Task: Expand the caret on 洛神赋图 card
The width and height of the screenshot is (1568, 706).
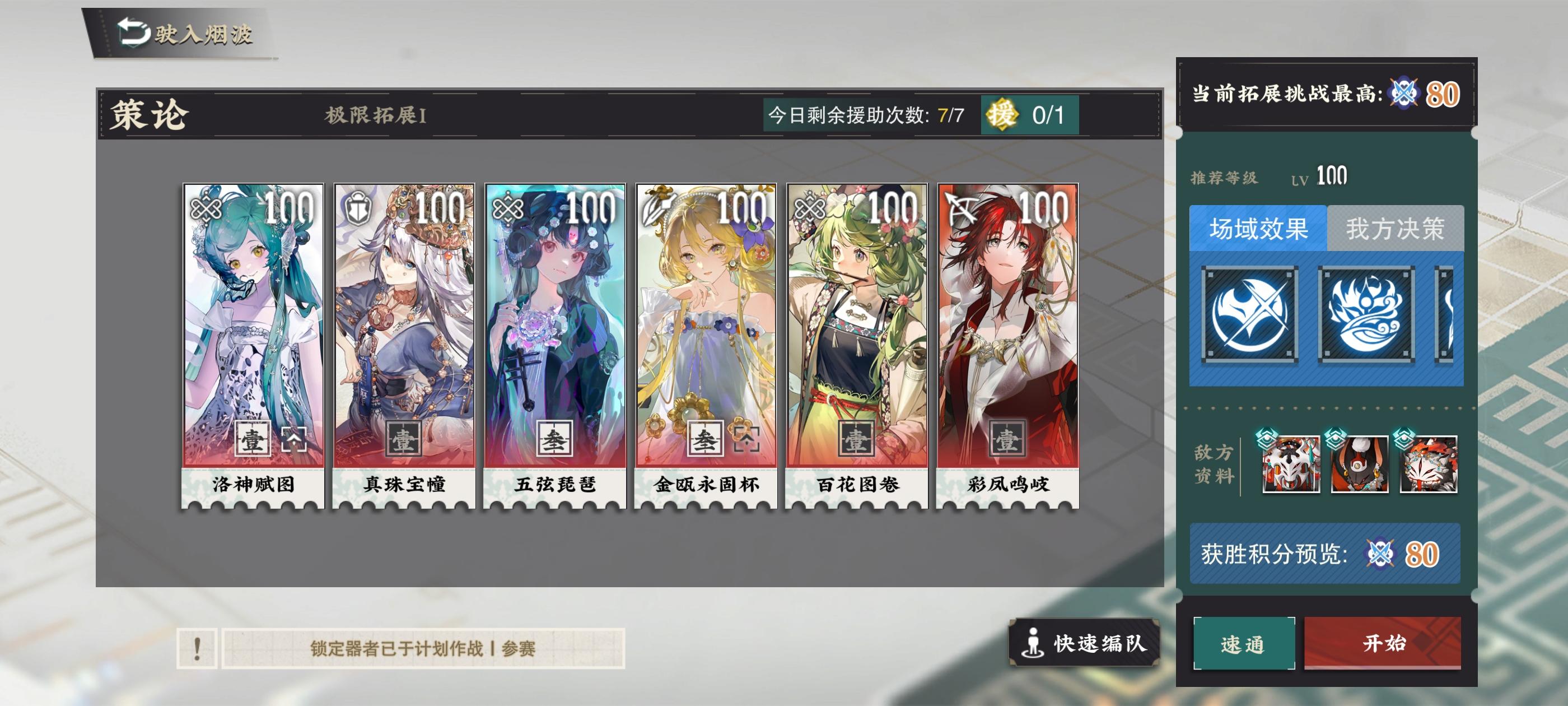Action: tap(295, 440)
